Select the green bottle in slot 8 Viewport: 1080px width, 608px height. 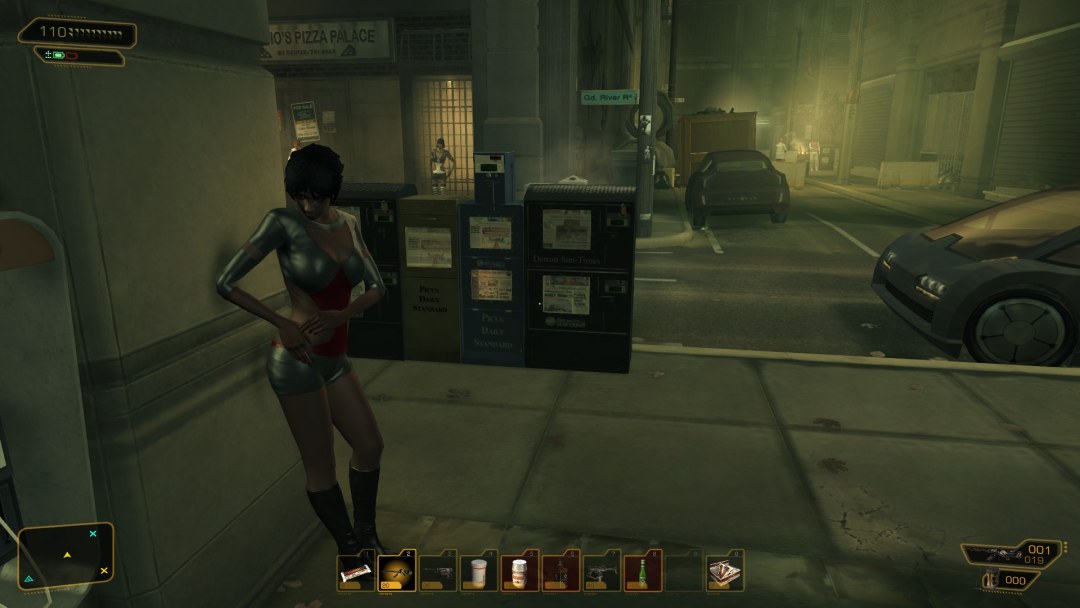[642, 572]
